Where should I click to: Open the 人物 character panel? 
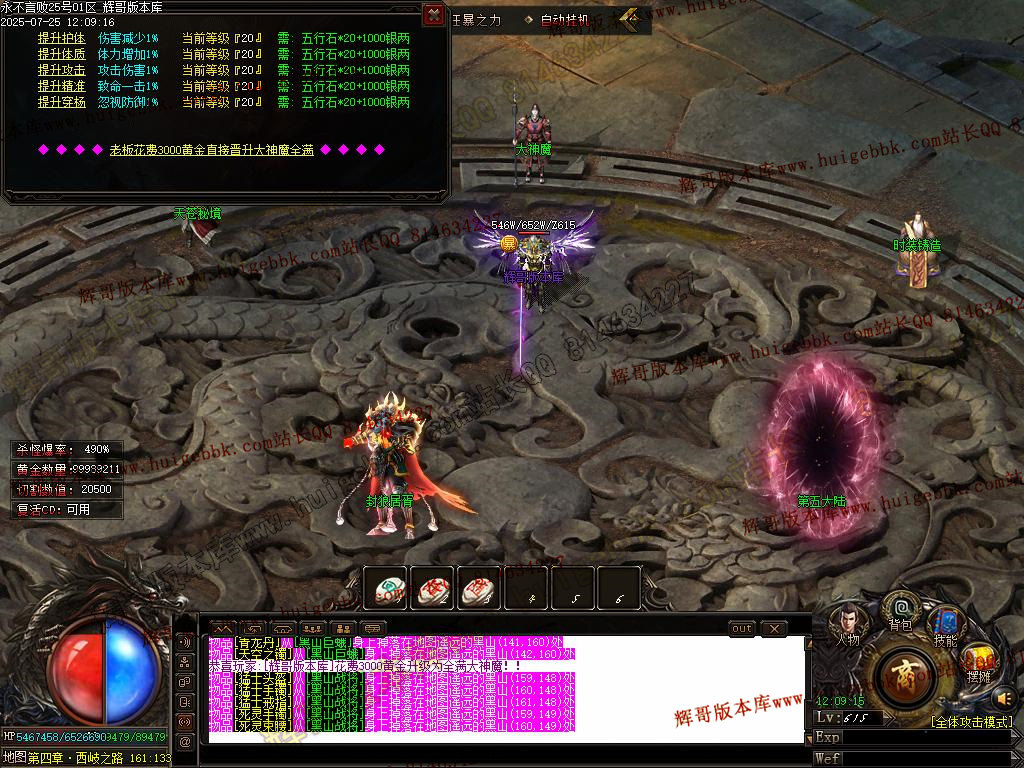[846, 625]
